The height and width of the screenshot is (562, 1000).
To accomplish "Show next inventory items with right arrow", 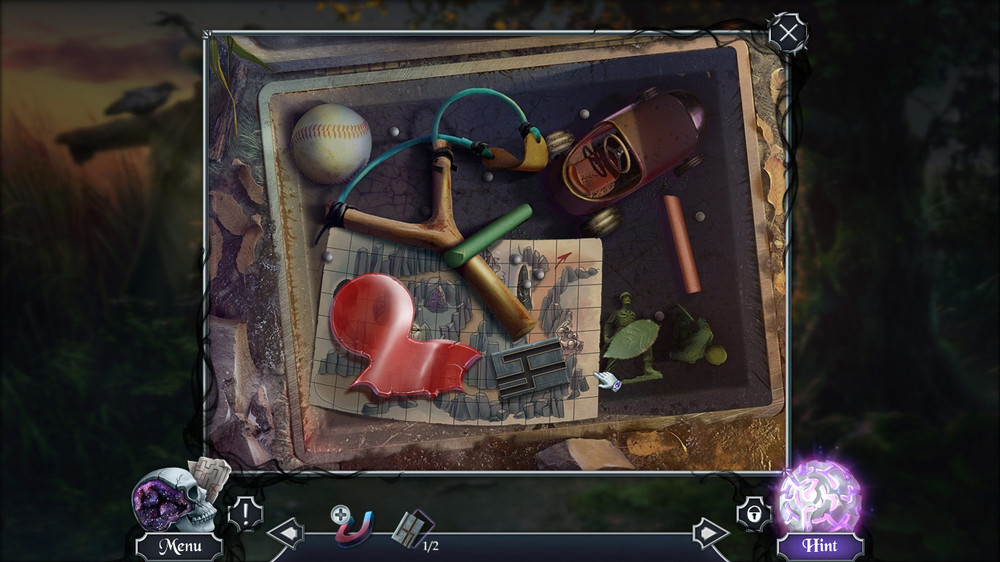I will [710, 533].
